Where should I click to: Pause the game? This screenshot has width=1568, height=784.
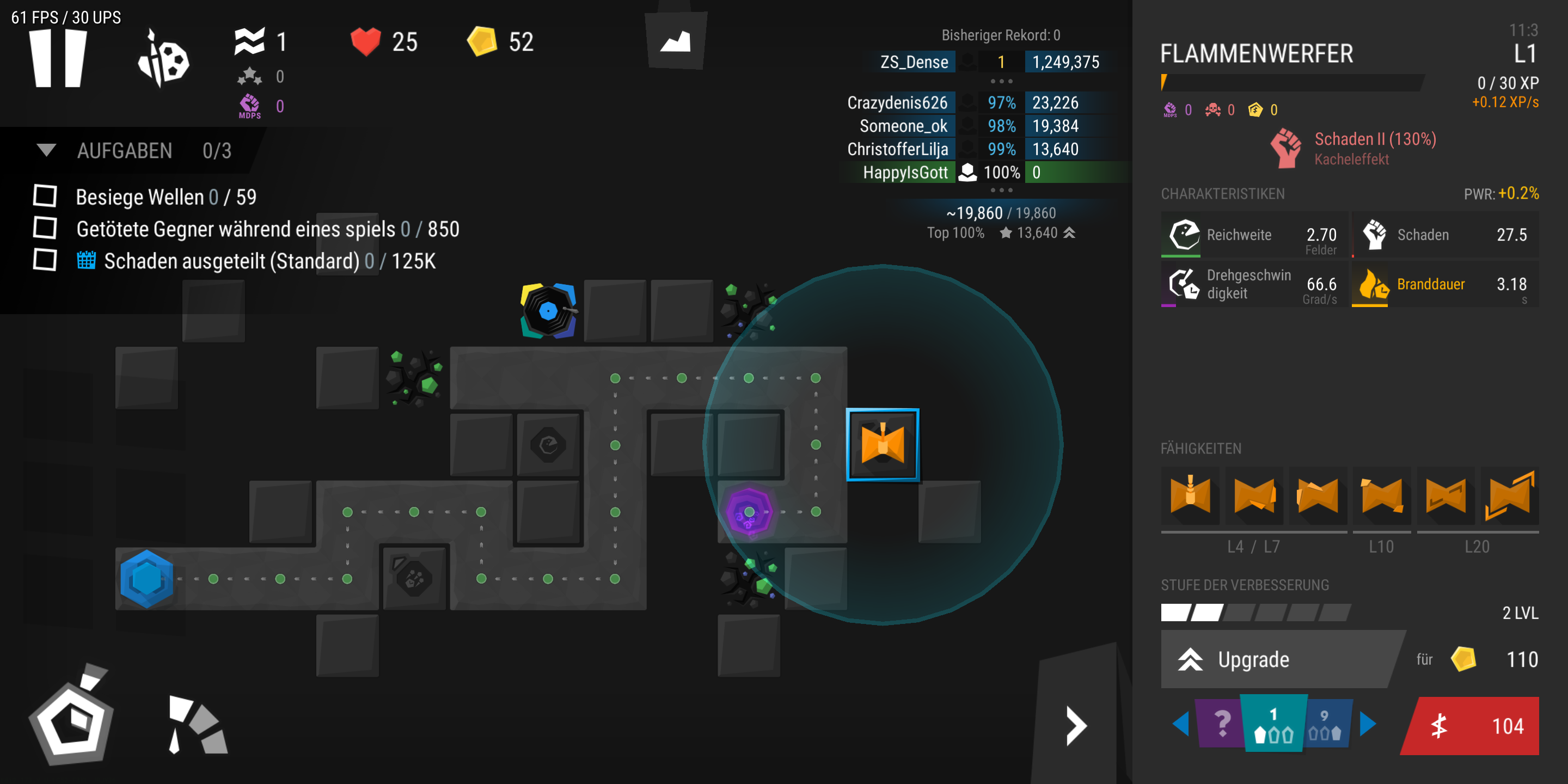click(x=58, y=58)
